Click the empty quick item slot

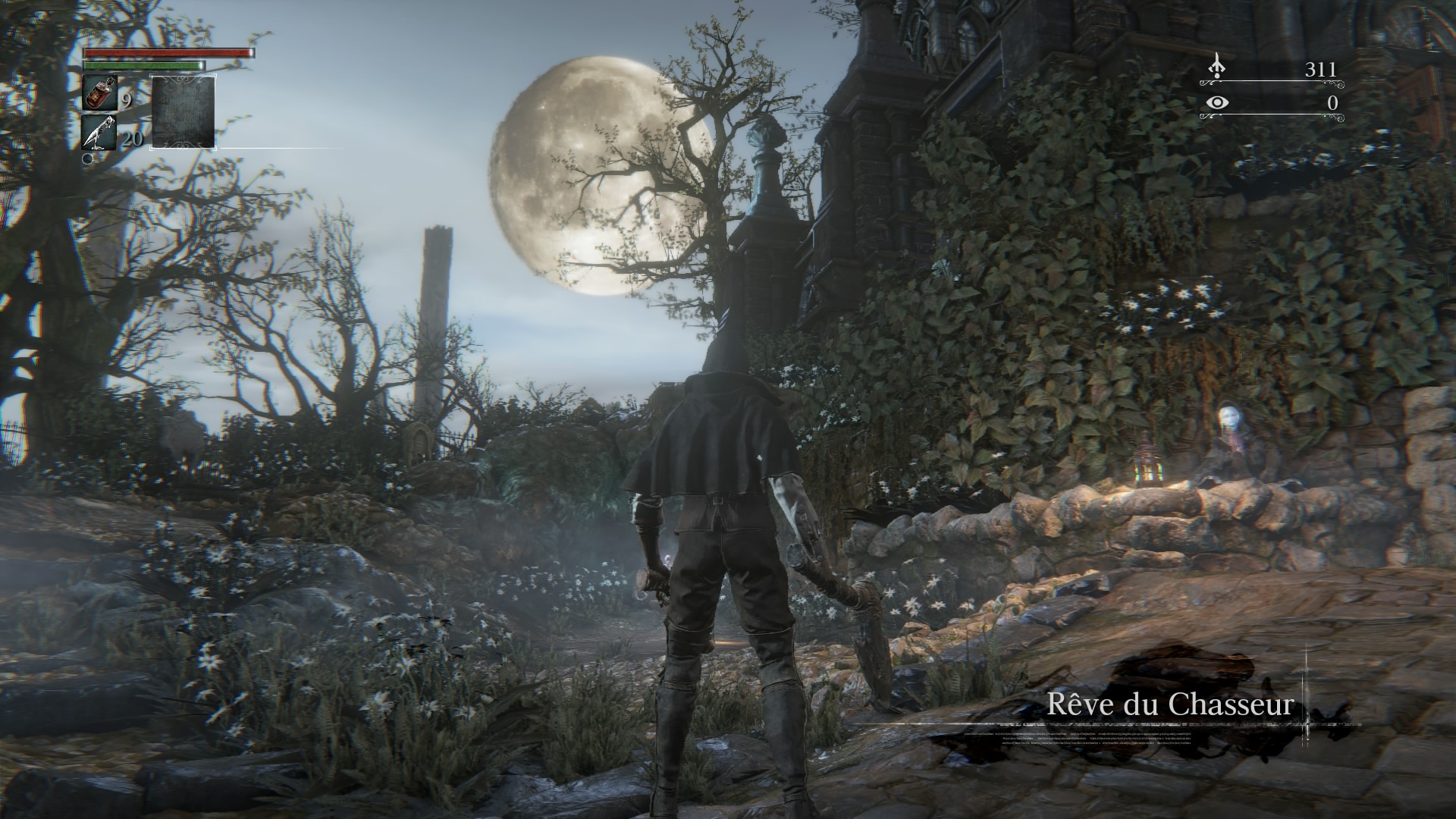click(184, 111)
